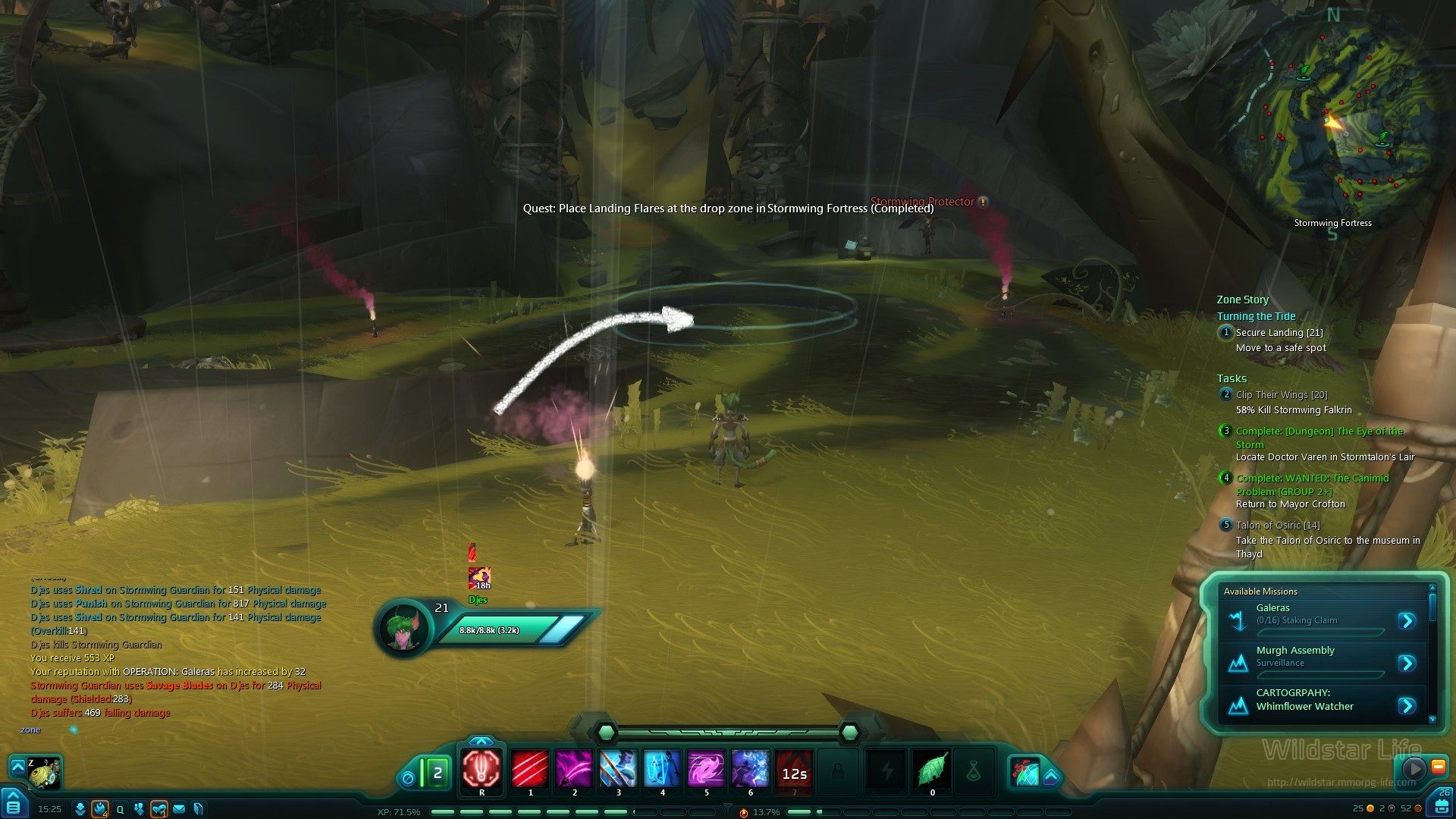Open the Whimflower Watcher cartography mission

(1407, 706)
